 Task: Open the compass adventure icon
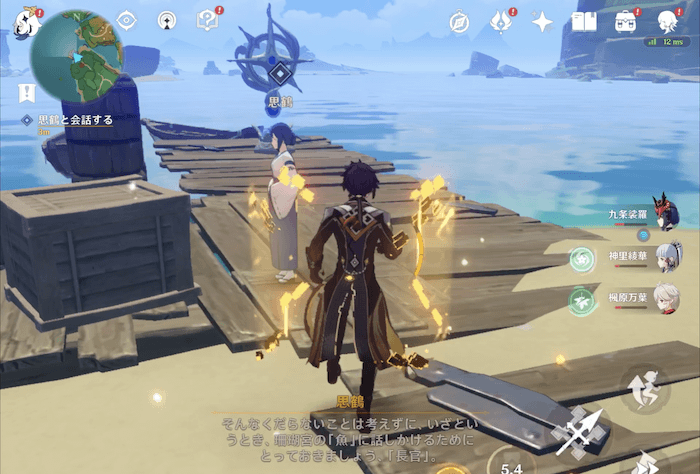(459, 22)
